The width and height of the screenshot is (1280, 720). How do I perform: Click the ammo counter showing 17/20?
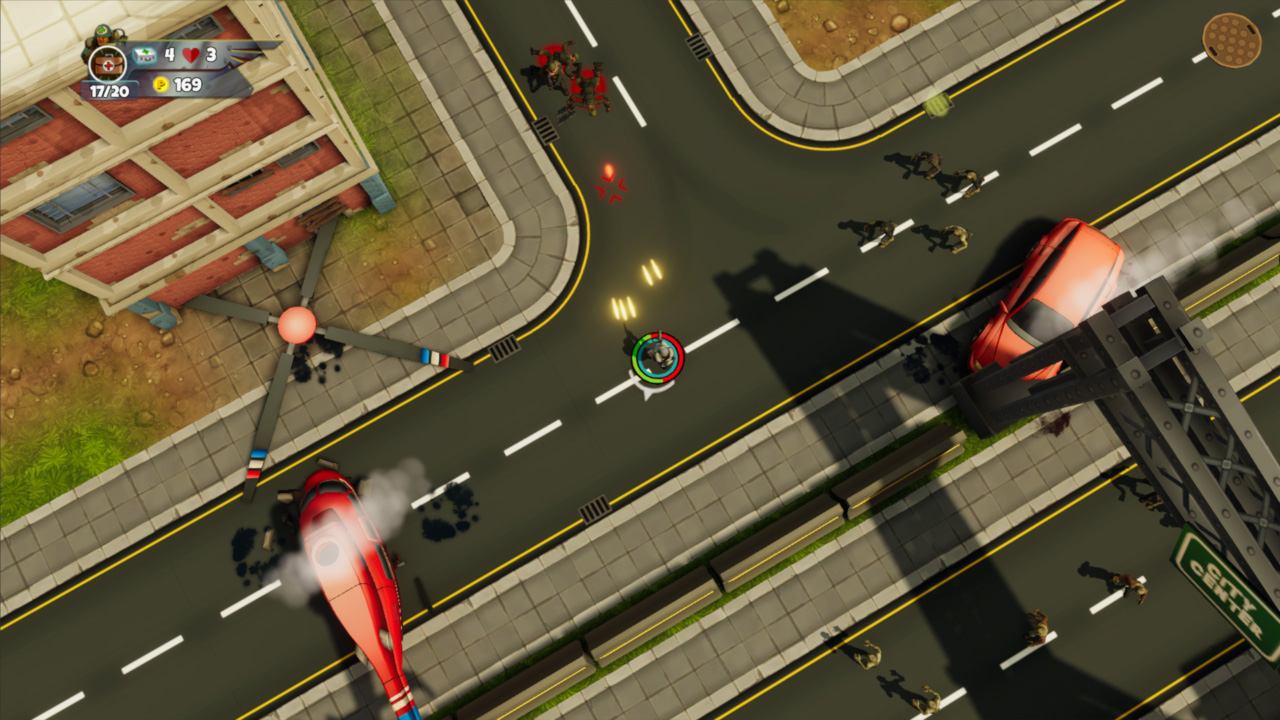tap(110, 89)
